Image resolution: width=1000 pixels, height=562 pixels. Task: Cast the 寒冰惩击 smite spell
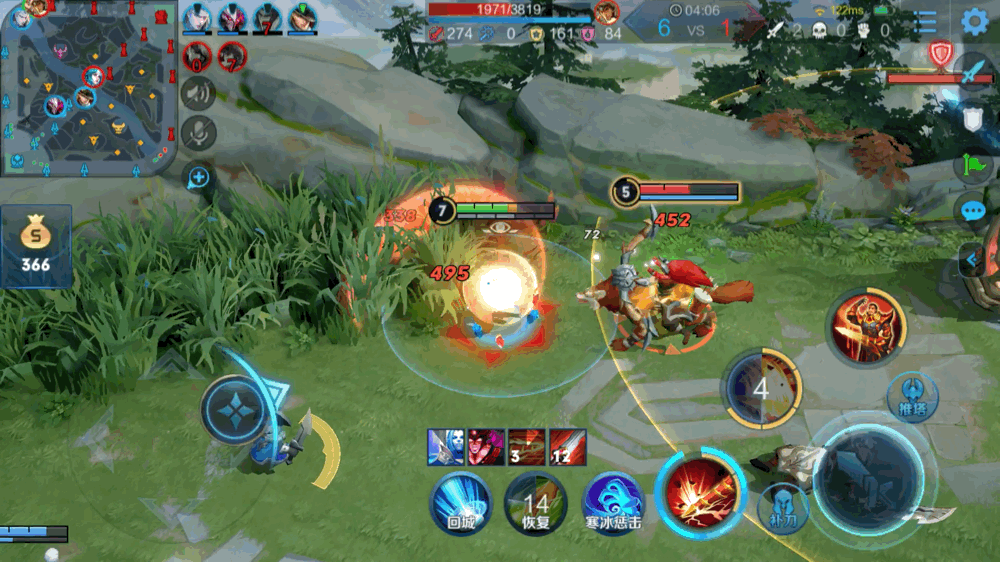pyautogui.click(x=612, y=500)
